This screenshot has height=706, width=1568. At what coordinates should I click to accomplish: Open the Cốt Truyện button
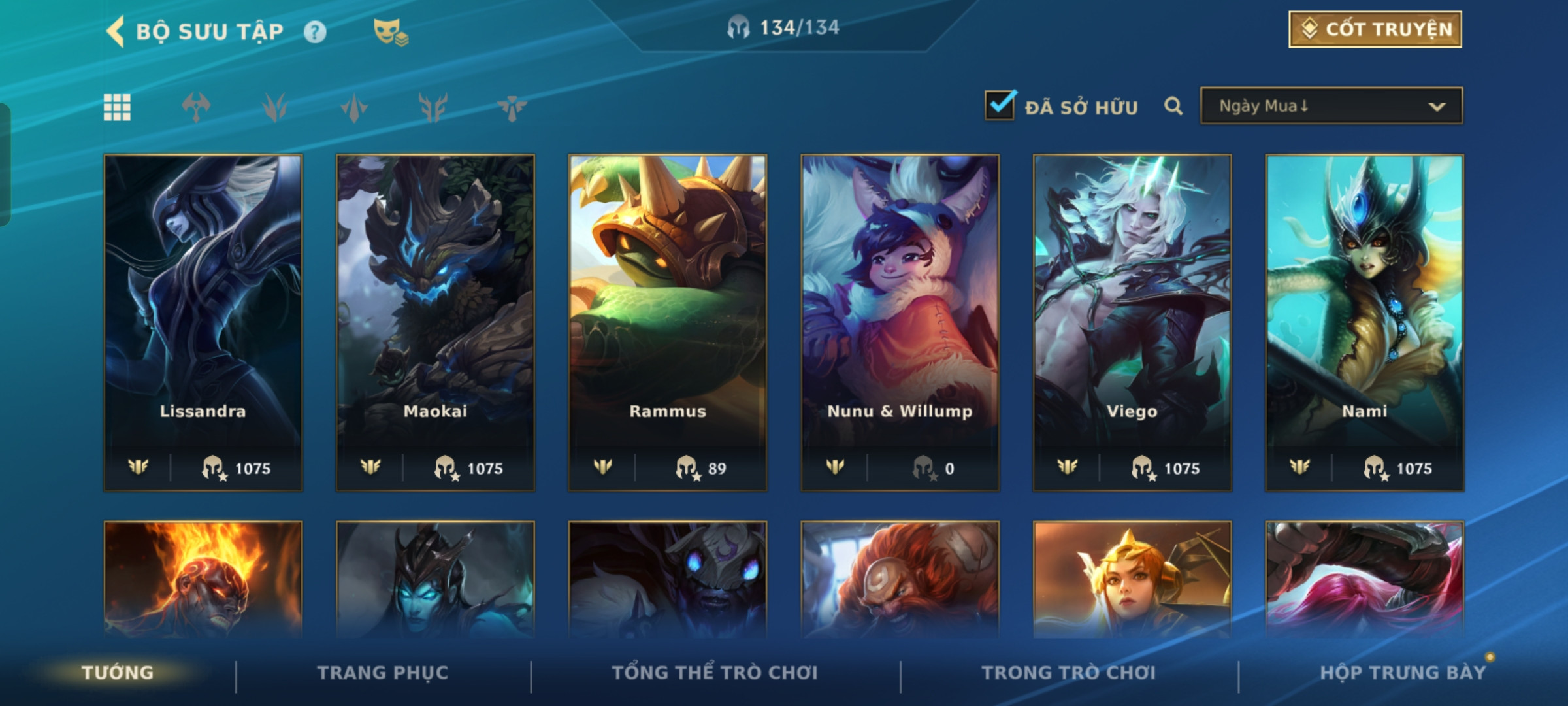click(x=1375, y=29)
